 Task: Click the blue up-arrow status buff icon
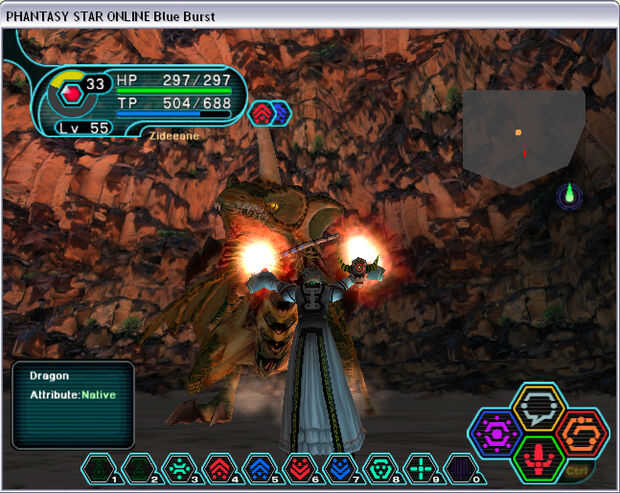(280, 113)
